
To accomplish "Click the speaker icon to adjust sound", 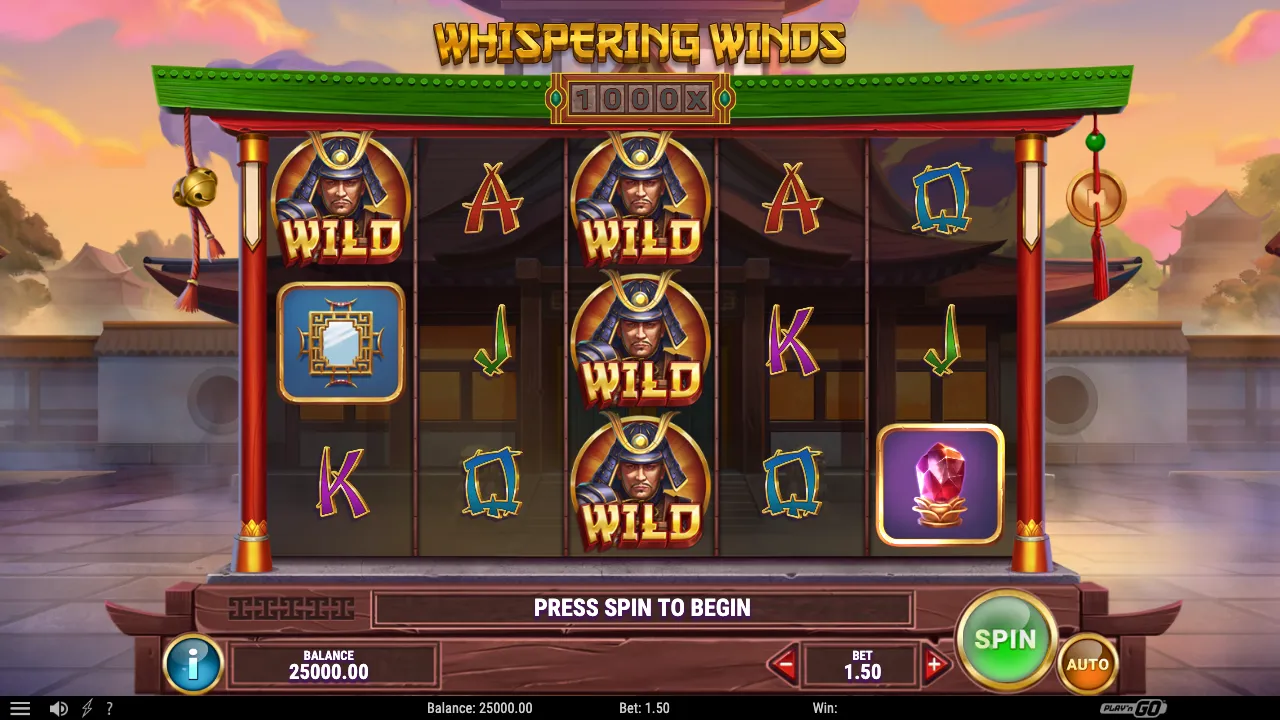I will tap(58, 708).
